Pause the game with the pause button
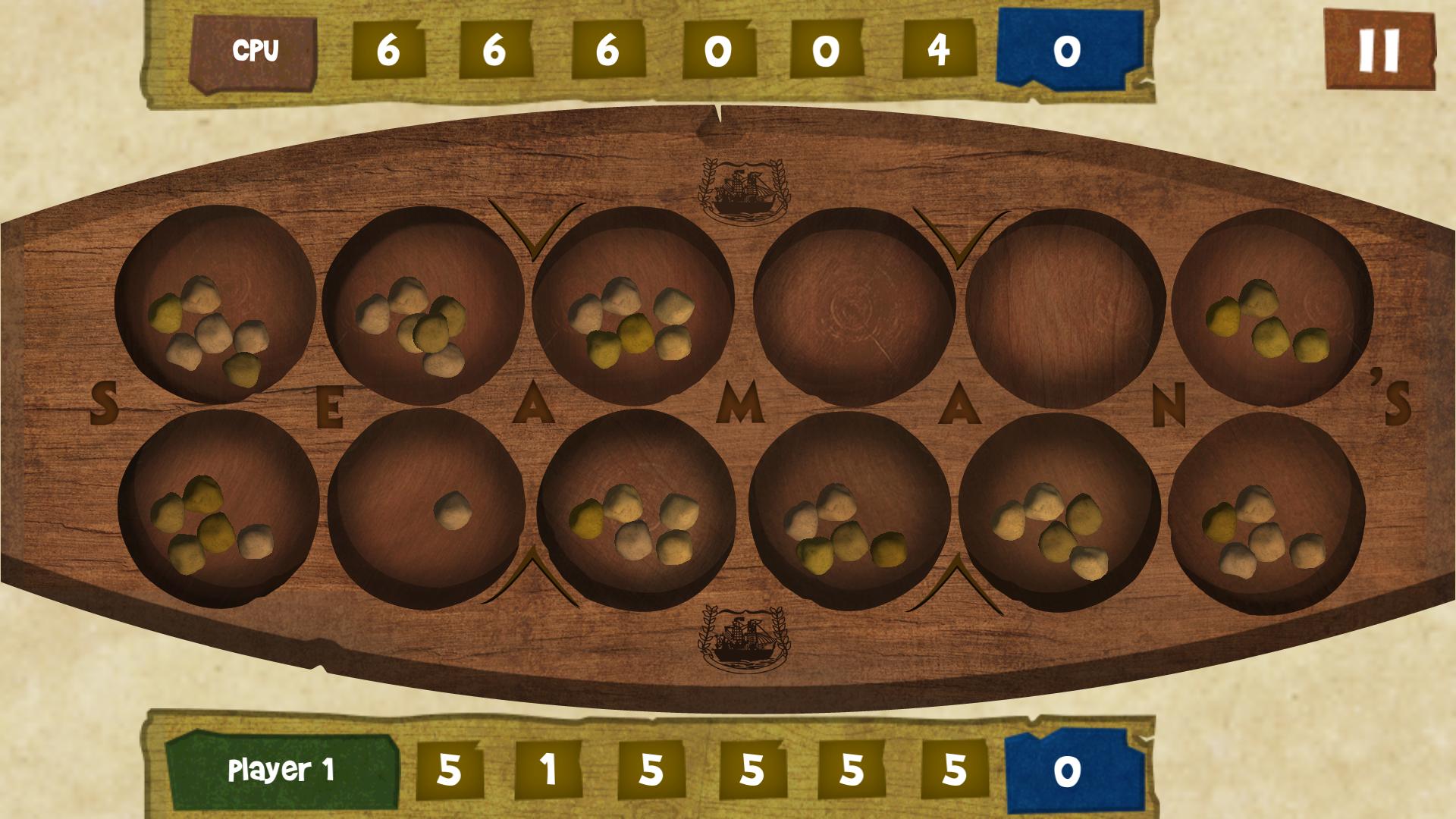Screen dimensions: 1456x819 tap(1379, 50)
